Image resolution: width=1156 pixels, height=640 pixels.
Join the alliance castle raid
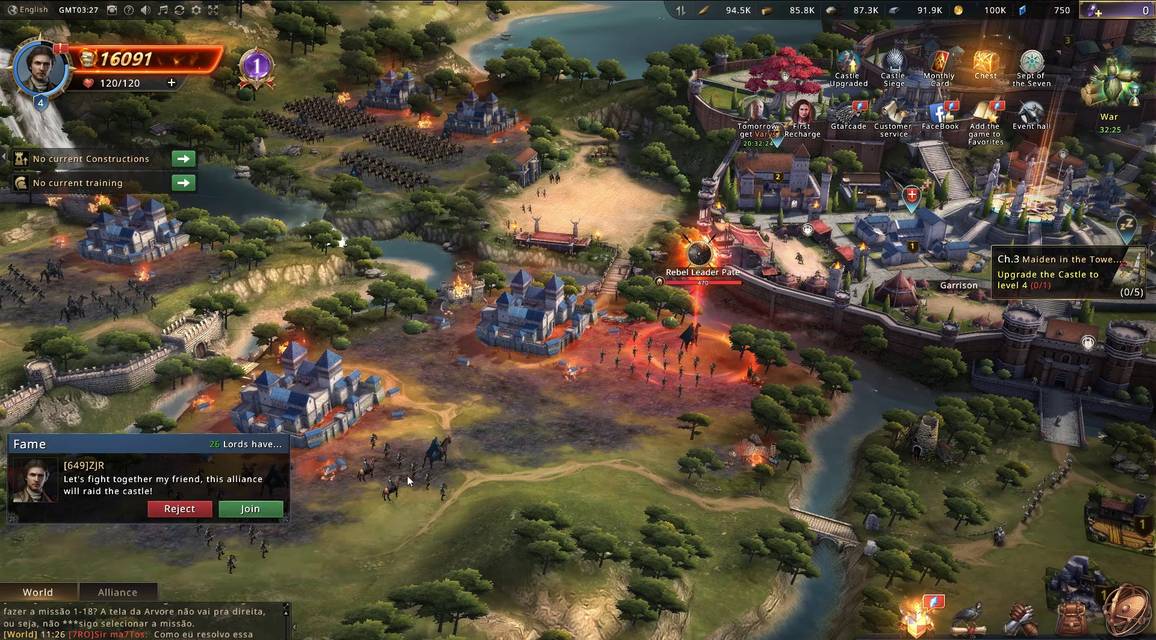point(250,509)
